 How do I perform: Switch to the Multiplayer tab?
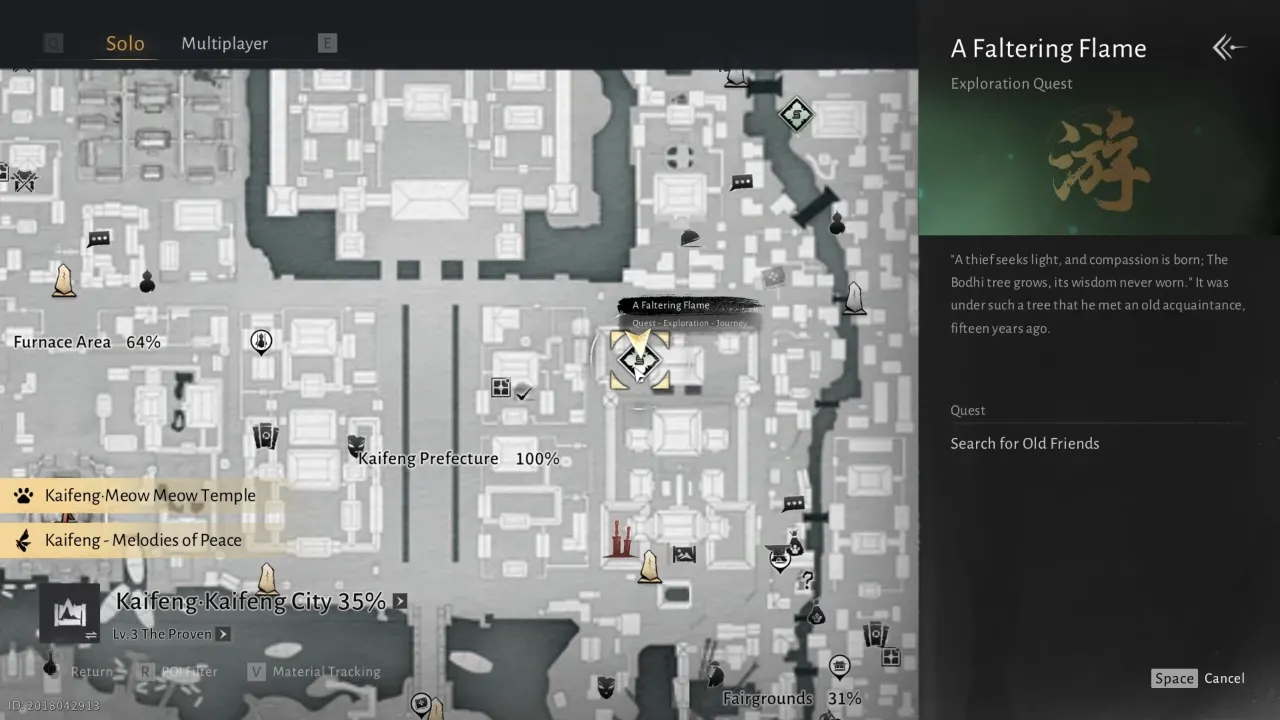click(x=224, y=43)
